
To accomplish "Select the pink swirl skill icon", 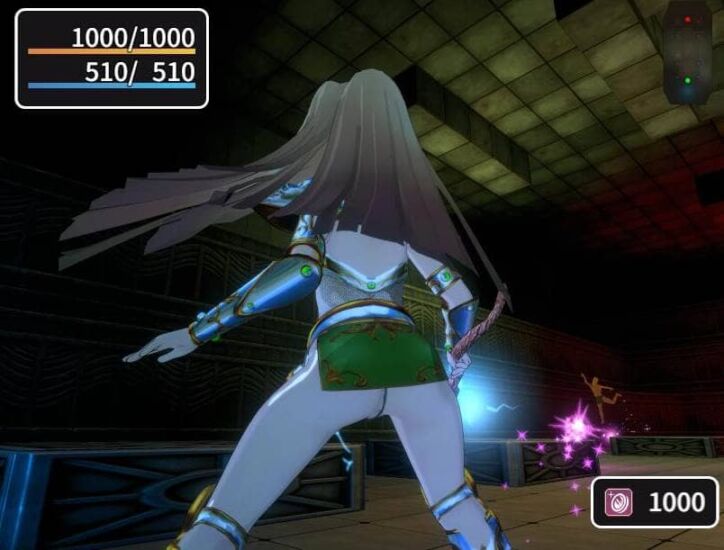I will click(619, 503).
